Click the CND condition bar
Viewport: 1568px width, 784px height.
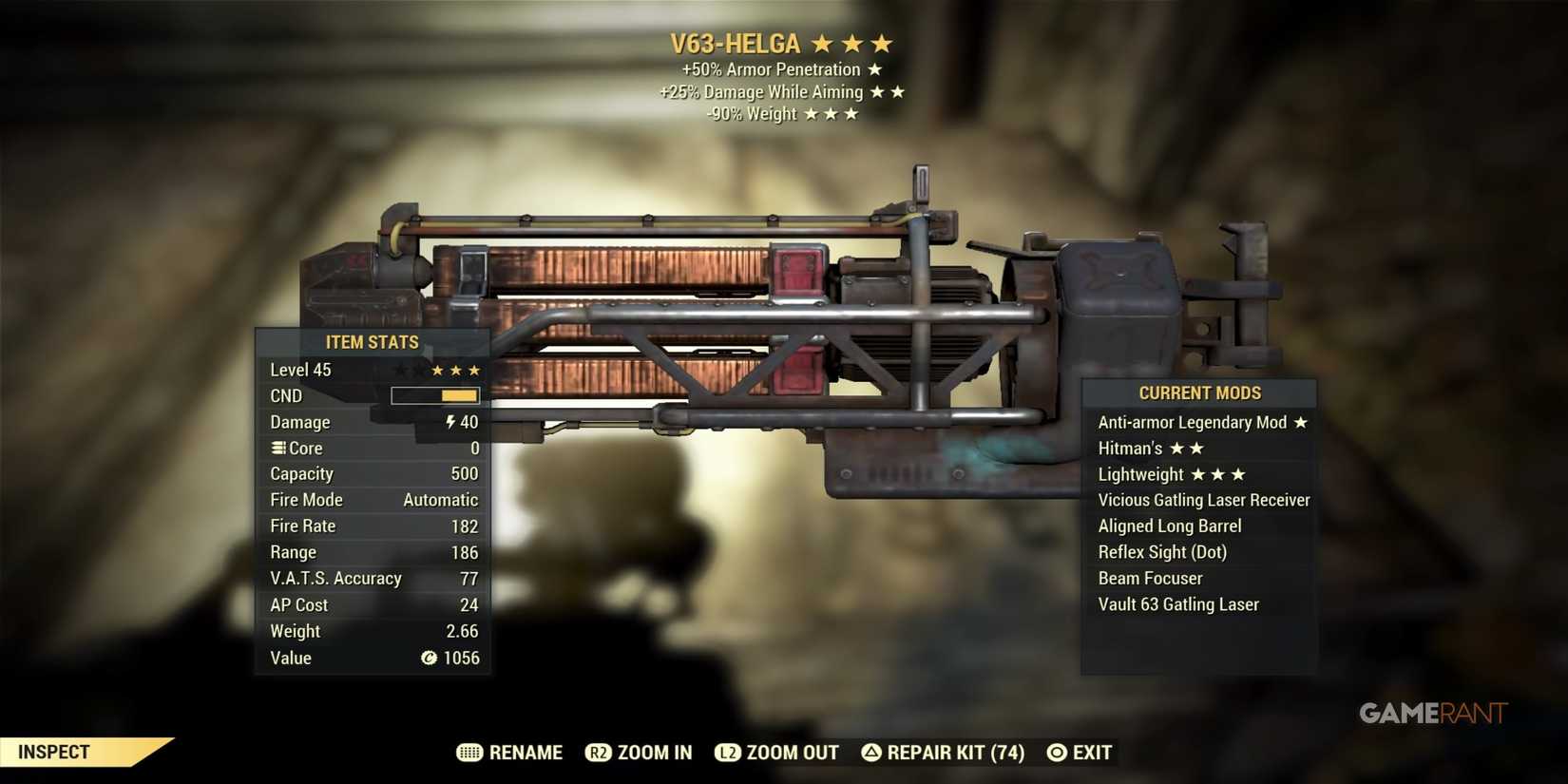click(x=434, y=395)
